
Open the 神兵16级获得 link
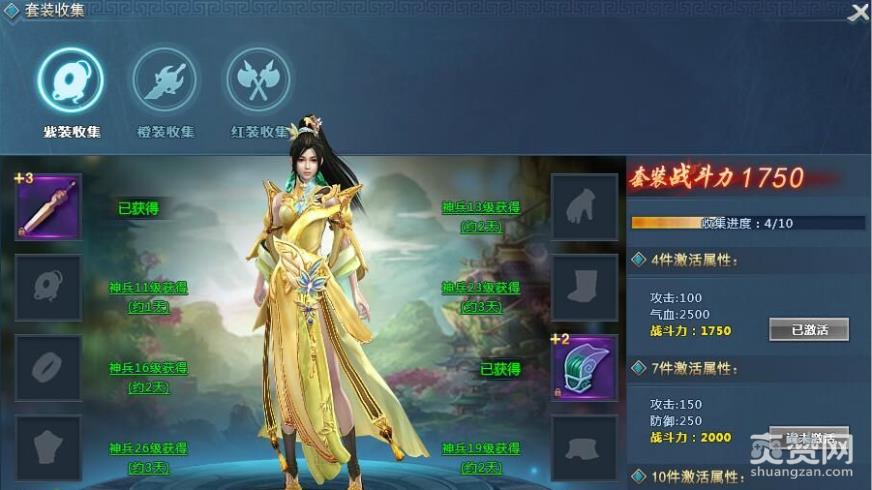148,368
